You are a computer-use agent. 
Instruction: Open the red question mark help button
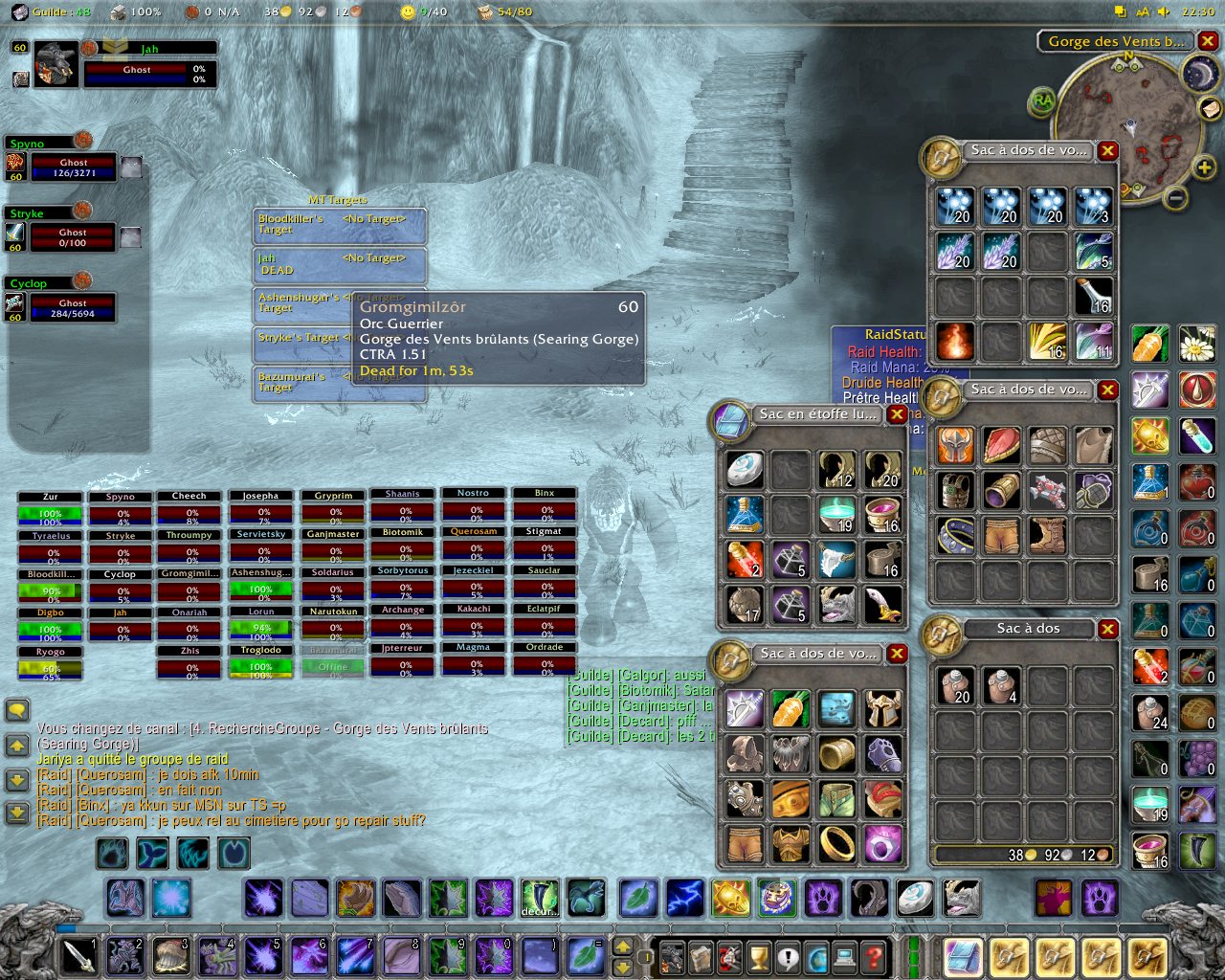[x=873, y=955]
